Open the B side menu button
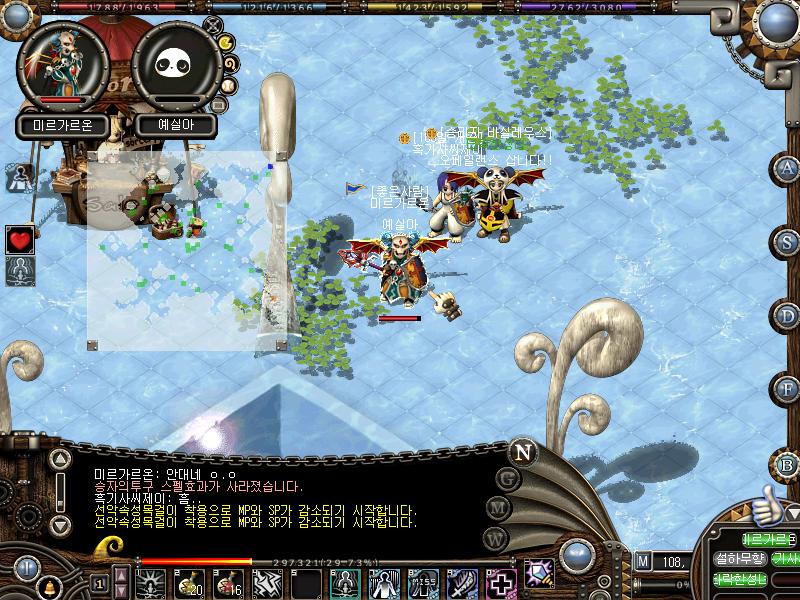Screen dimensions: 800x600 point(788,463)
